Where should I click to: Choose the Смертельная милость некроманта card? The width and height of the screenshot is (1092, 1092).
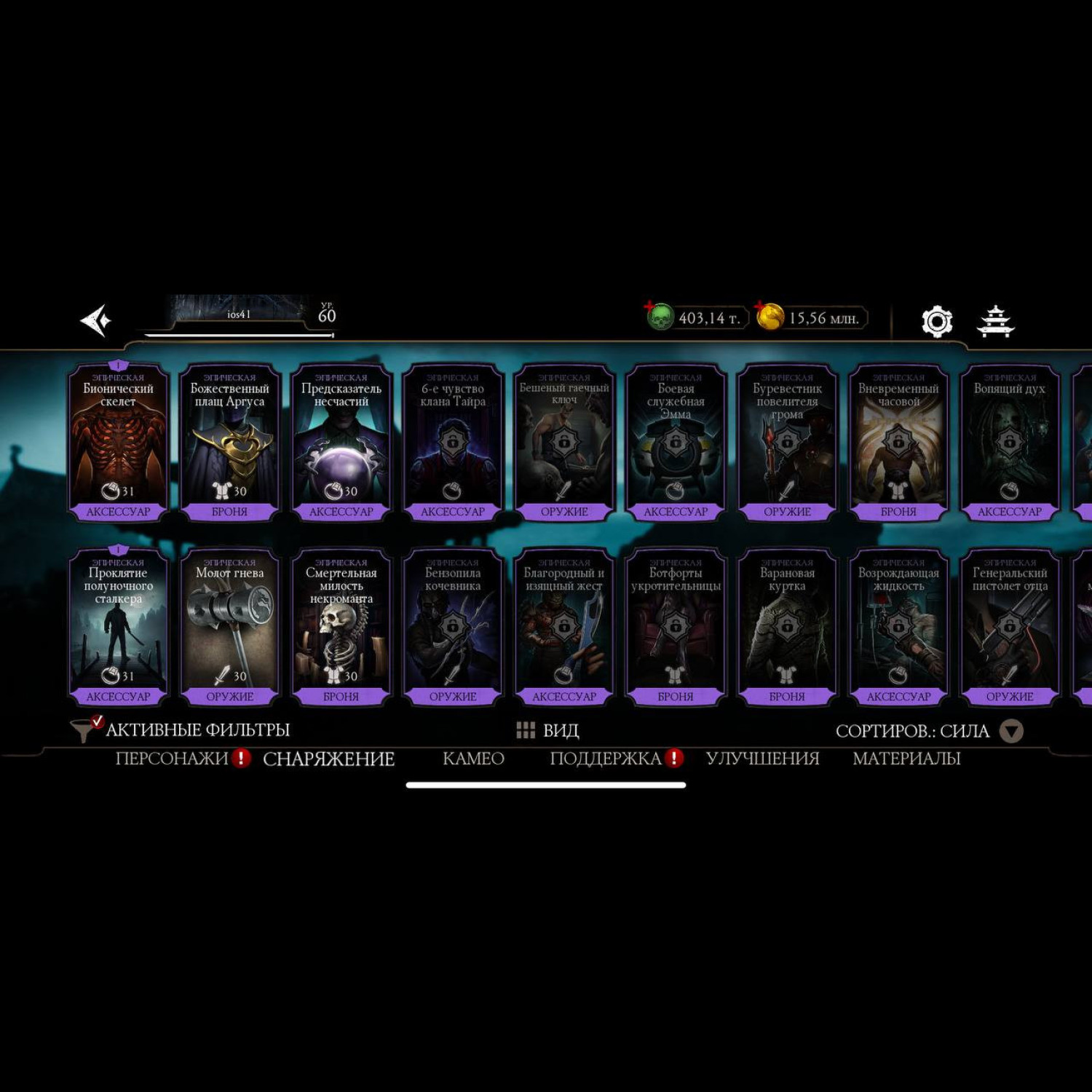click(x=341, y=627)
